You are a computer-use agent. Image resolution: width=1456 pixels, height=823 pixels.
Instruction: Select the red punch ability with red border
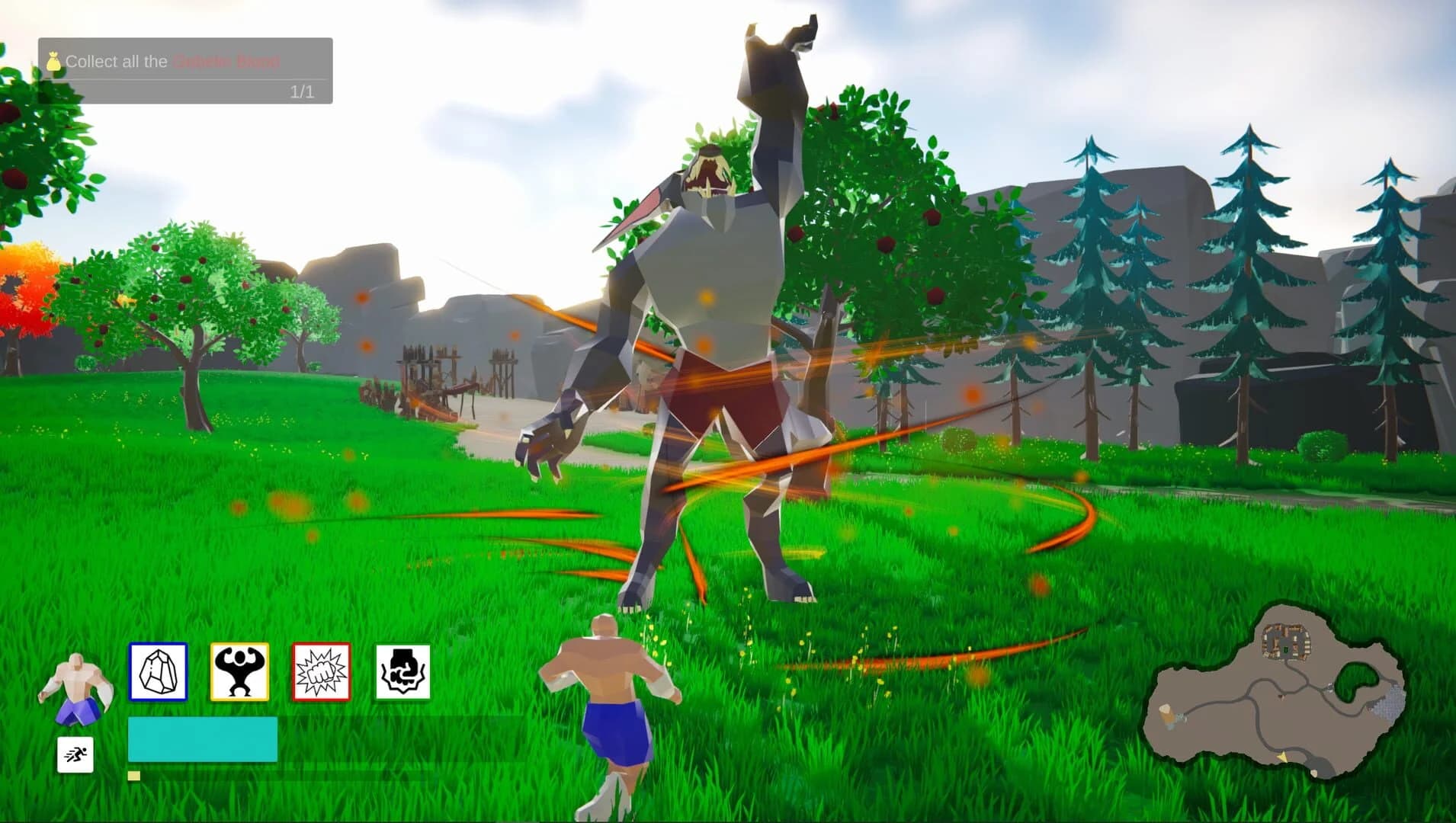(x=321, y=671)
